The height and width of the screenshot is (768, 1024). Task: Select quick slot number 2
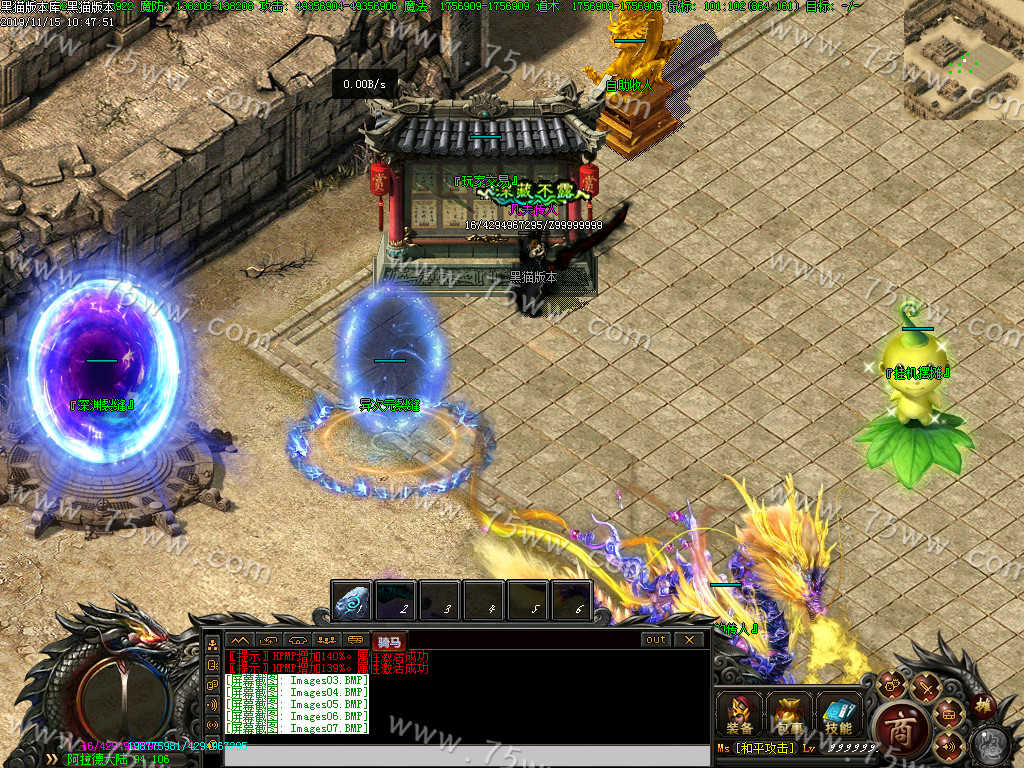[396, 601]
